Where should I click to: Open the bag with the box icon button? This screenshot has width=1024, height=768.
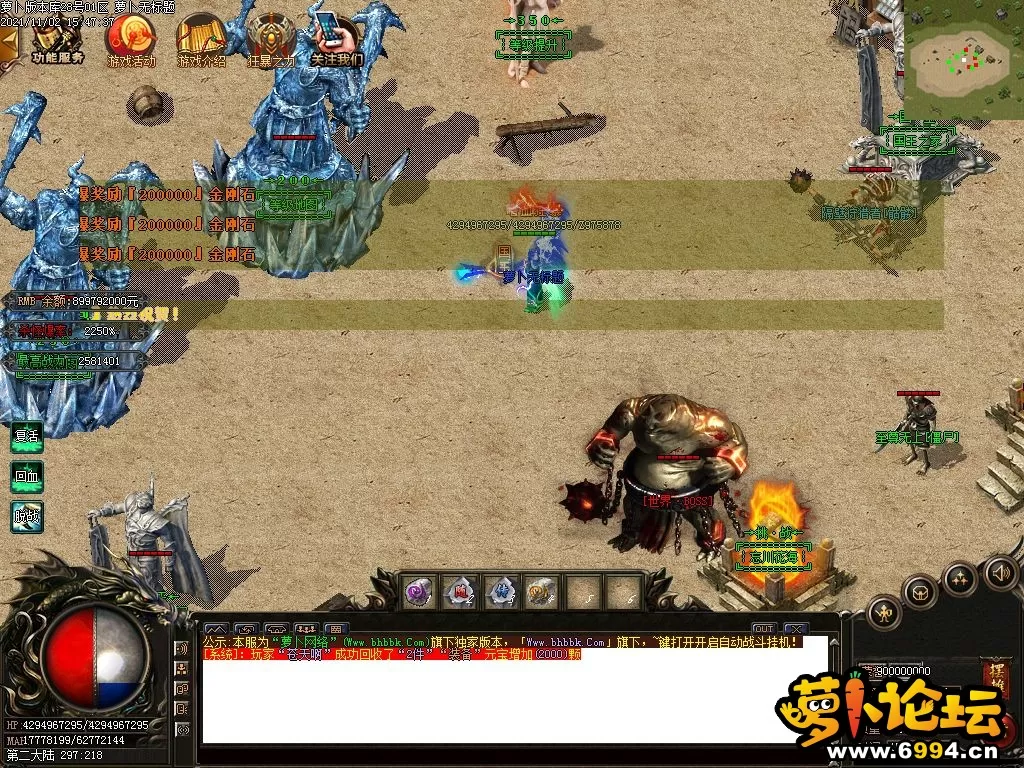920,592
